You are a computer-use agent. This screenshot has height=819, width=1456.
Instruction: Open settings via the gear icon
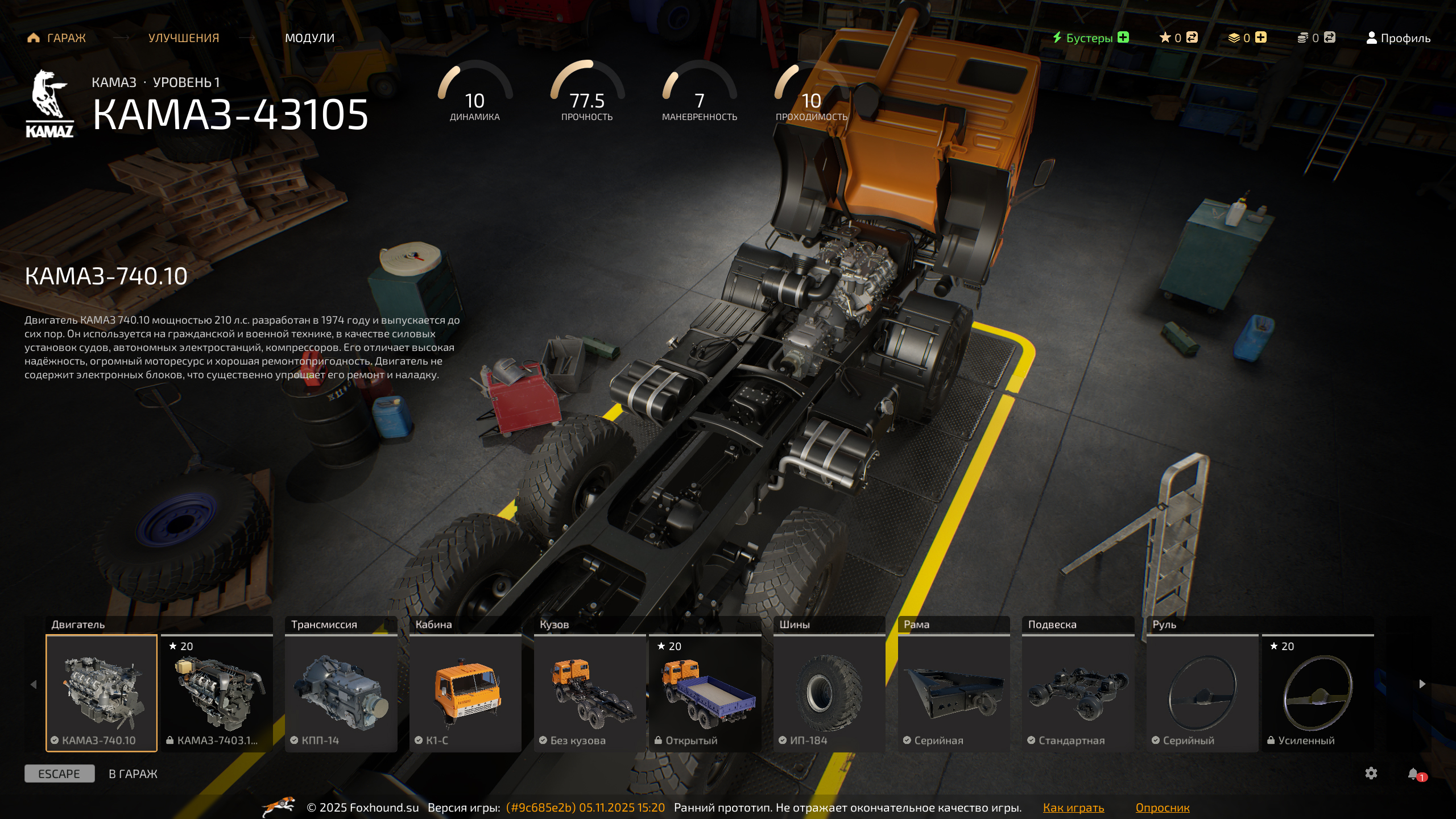coord(1371,773)
